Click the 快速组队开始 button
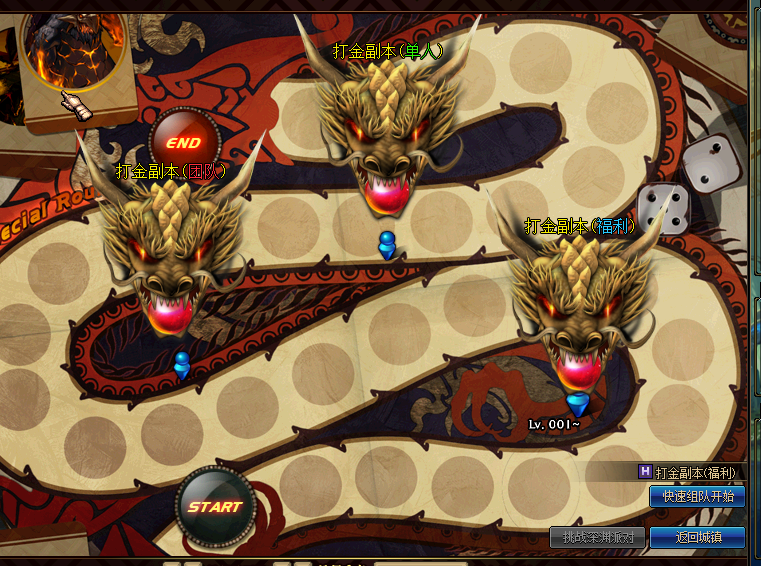 697,496
